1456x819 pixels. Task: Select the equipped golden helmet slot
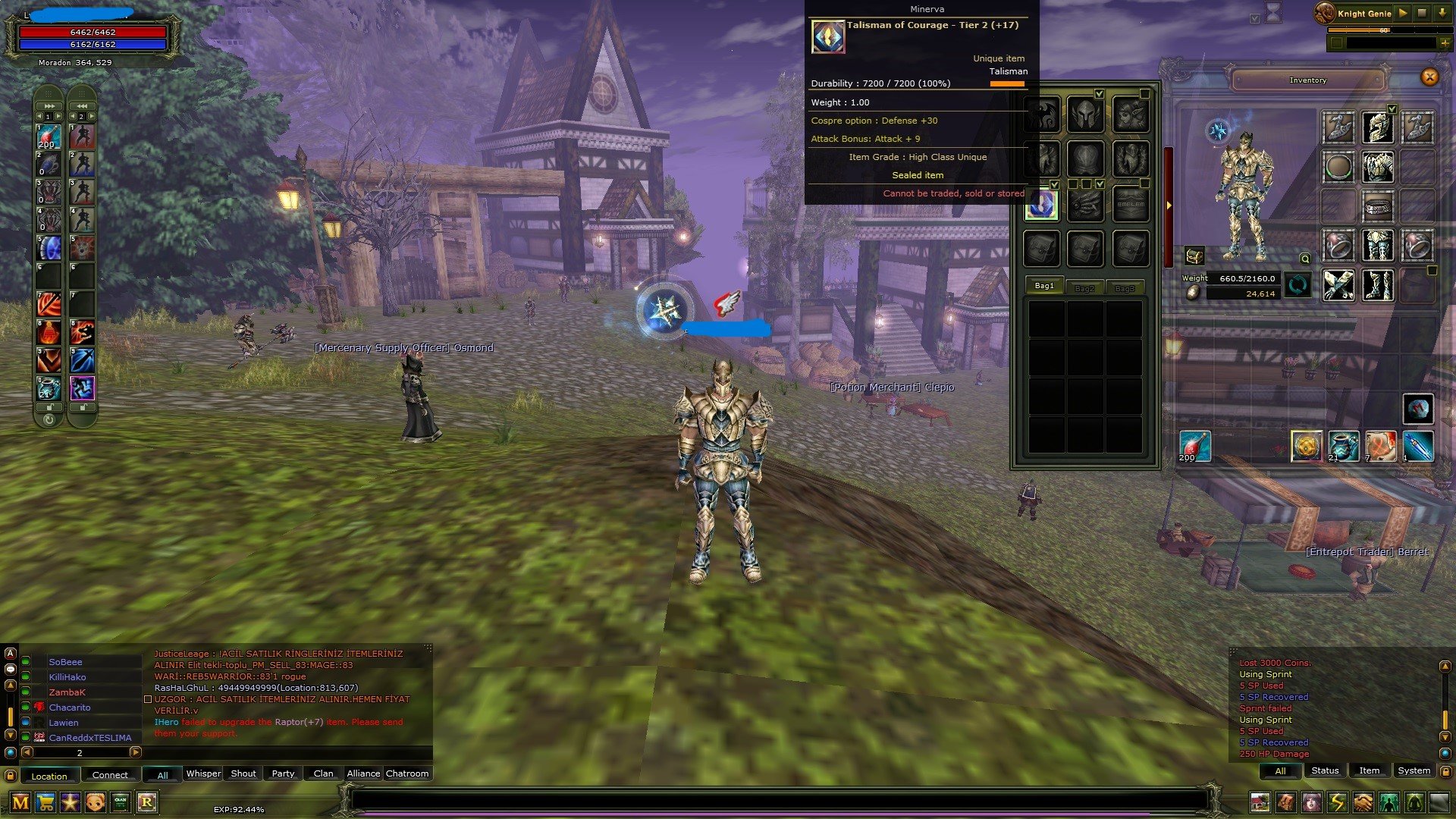click(x=1378, y=127)
